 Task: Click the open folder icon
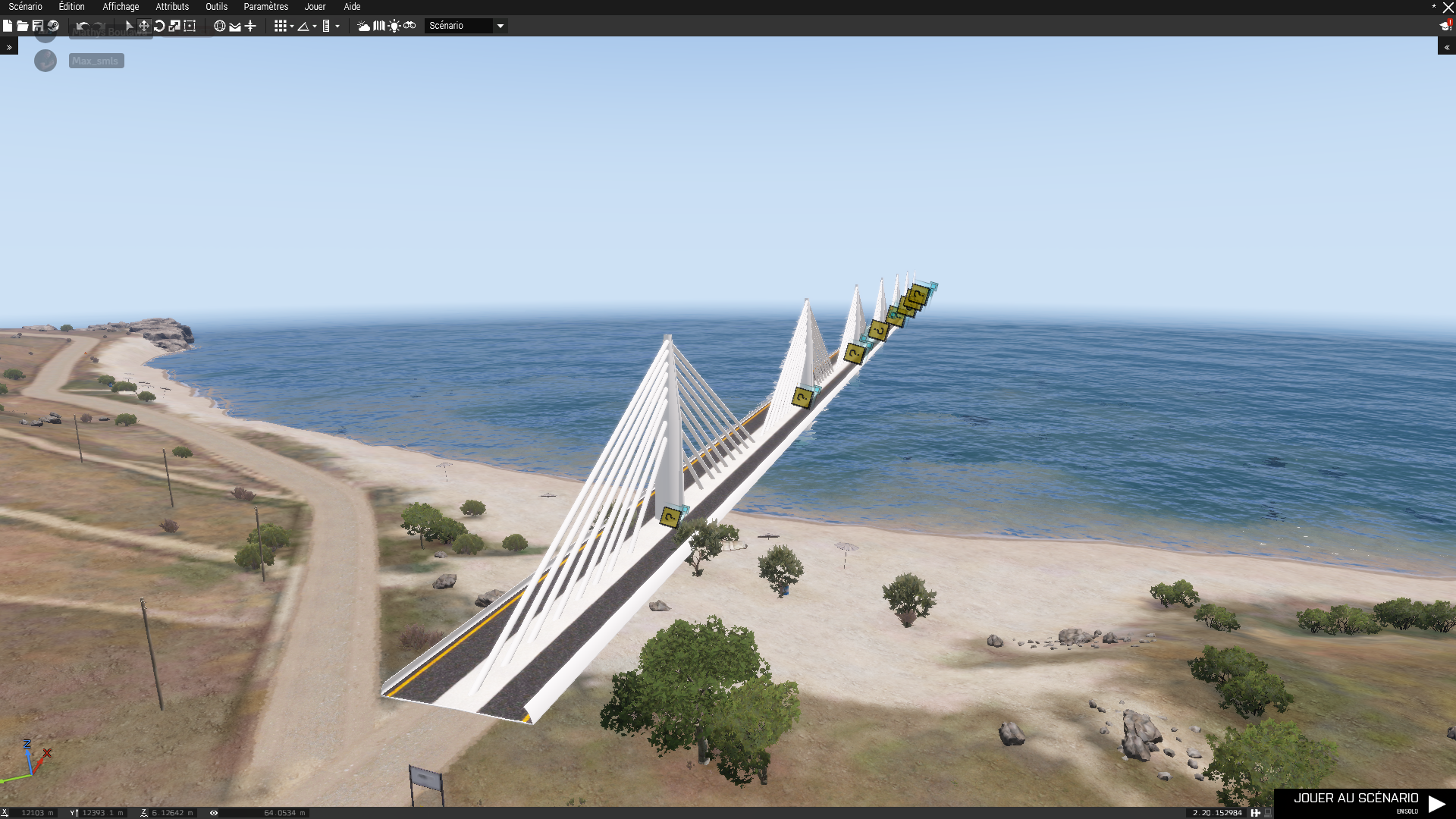[x=23, y=26]
